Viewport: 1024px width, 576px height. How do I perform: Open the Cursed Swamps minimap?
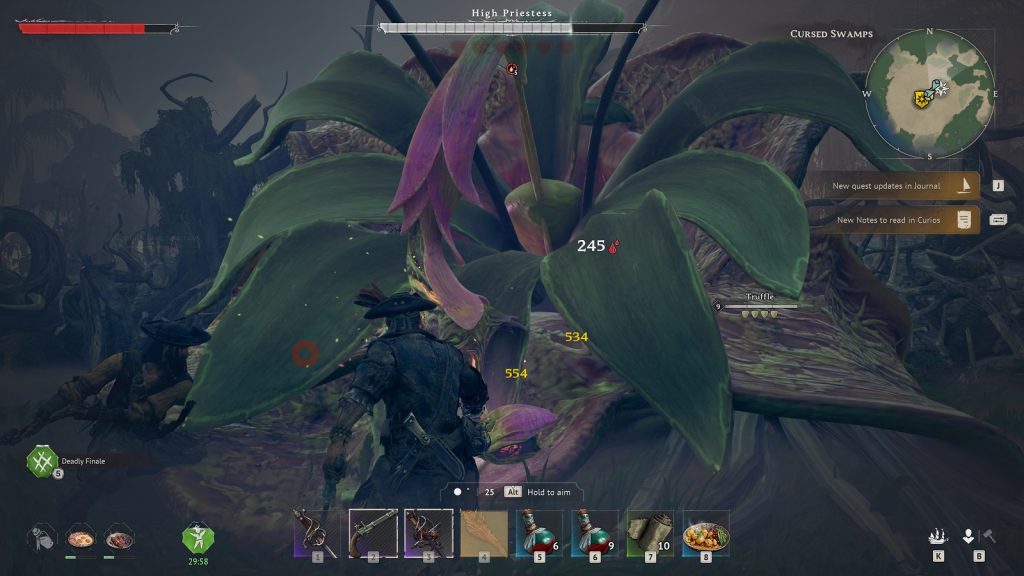[930, 92]
